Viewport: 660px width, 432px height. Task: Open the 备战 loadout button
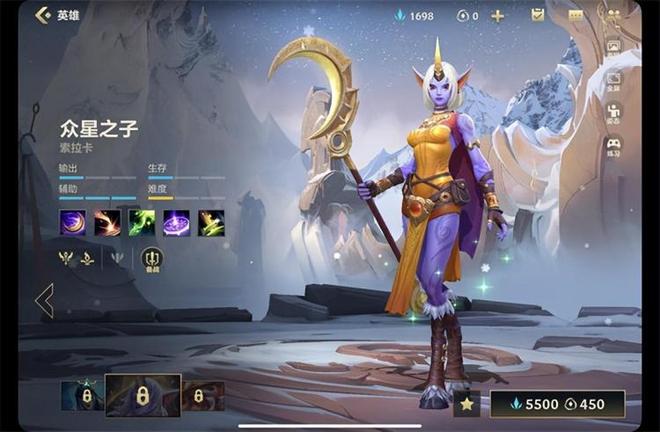152,260
